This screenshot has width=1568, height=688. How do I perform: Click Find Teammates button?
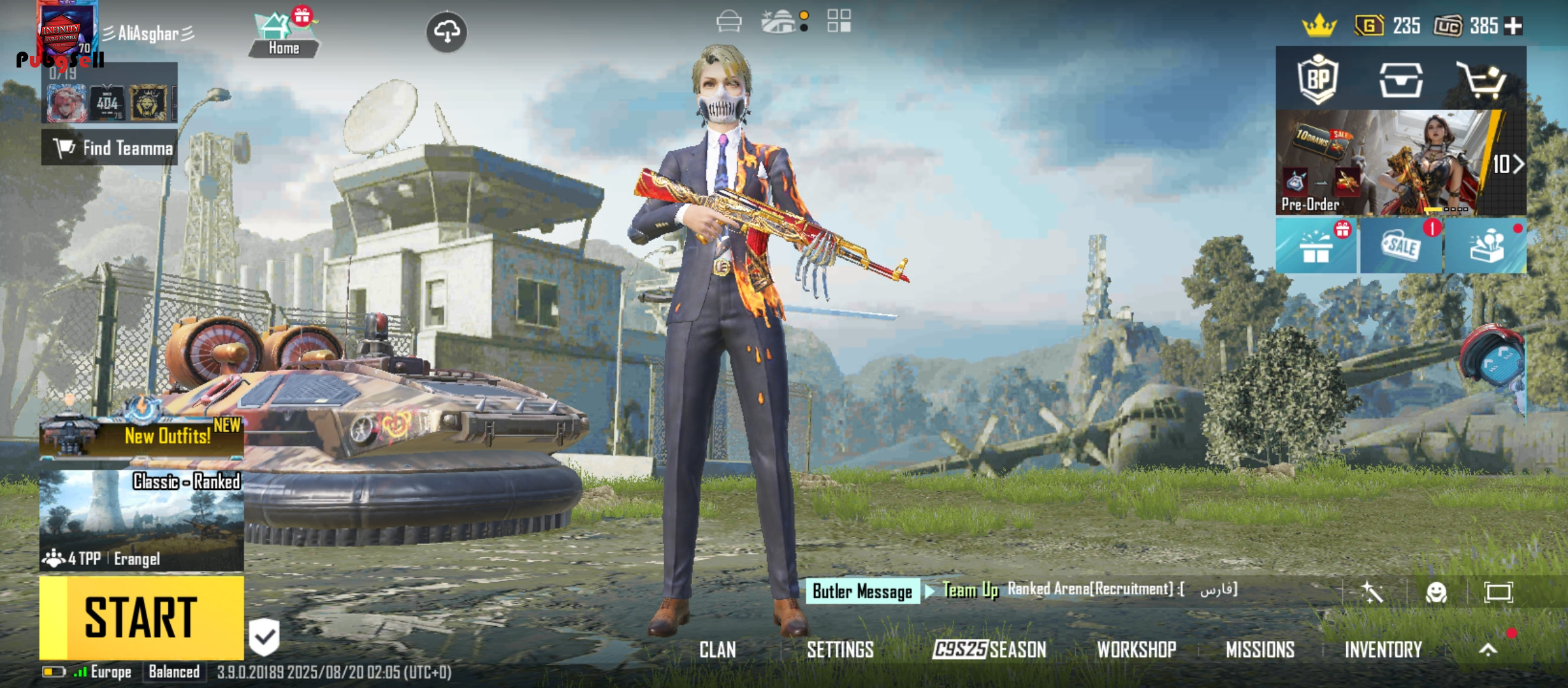click(110, 148)
